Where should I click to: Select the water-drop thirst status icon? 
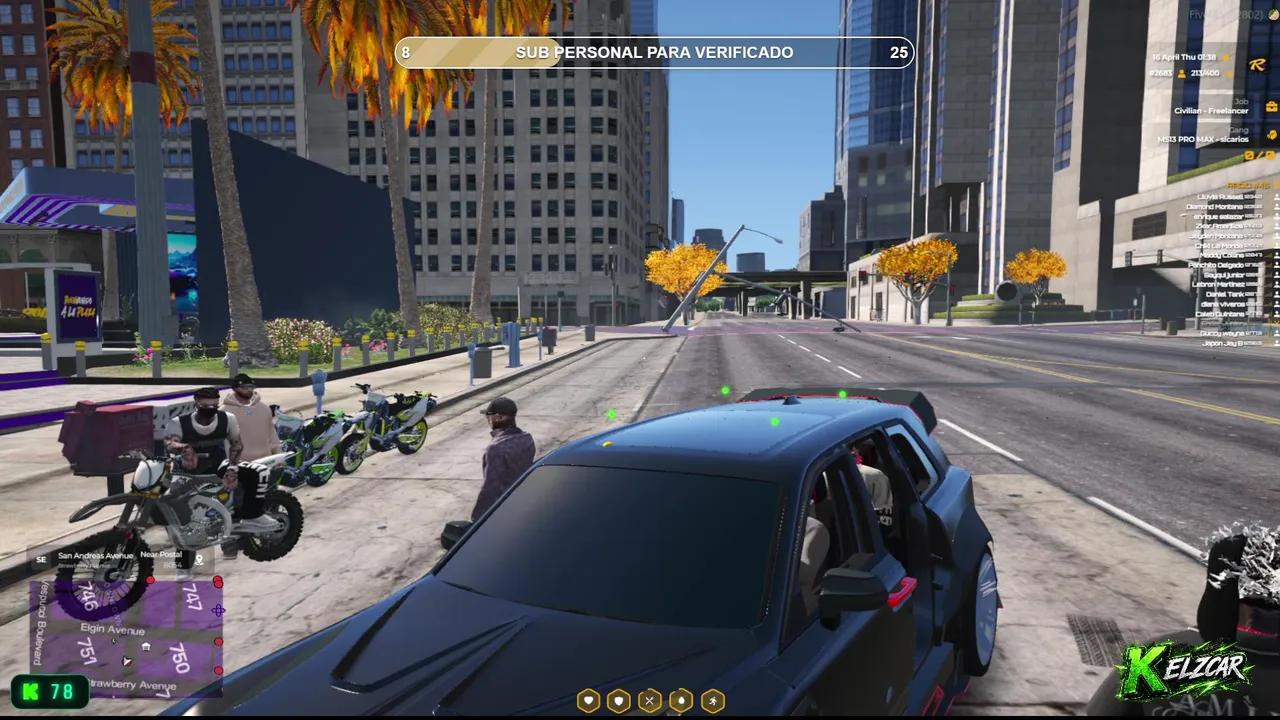point(681,701)
